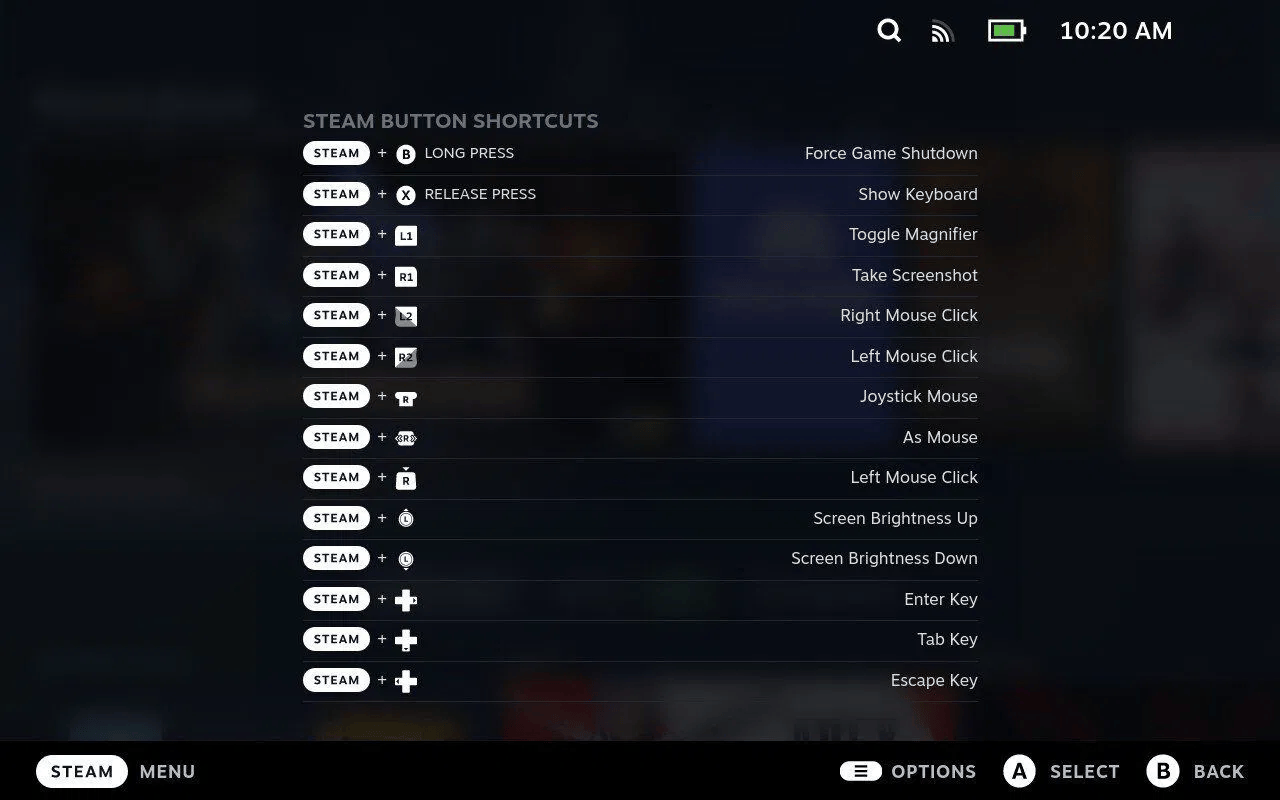1280x800 pixels.
Task: Click the R1 icon on the Take Screenshot row
Action: [405, 275]
